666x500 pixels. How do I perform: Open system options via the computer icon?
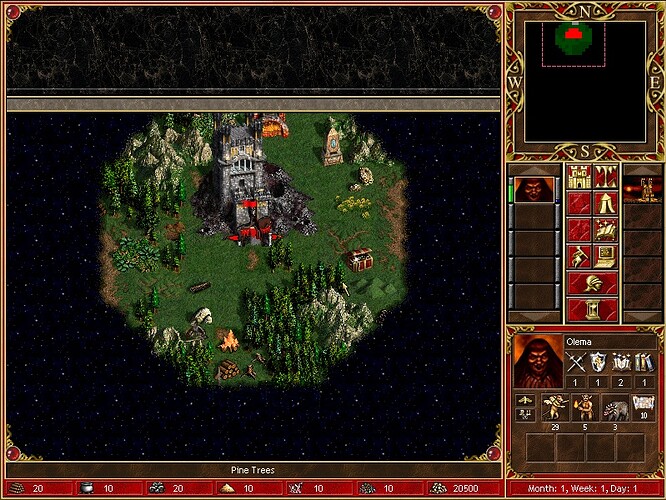click(x=605, y=257)
